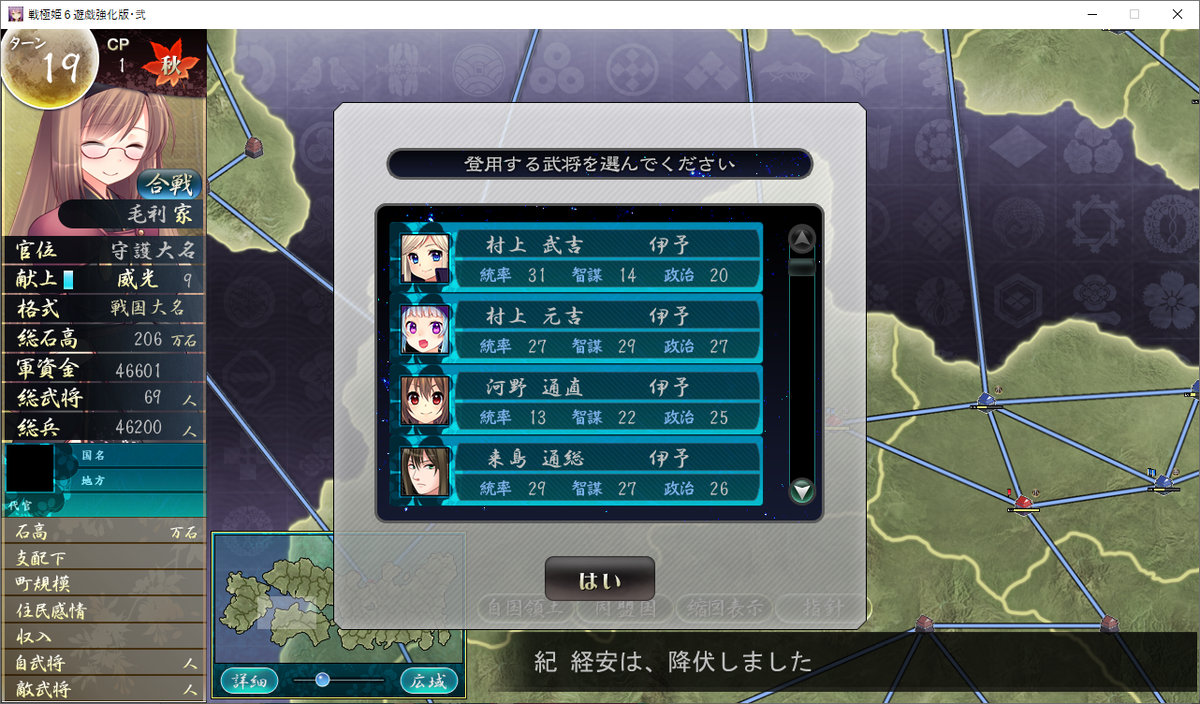Click the map zoom slider handle
1200x704 pixels.
pos(322,680)
